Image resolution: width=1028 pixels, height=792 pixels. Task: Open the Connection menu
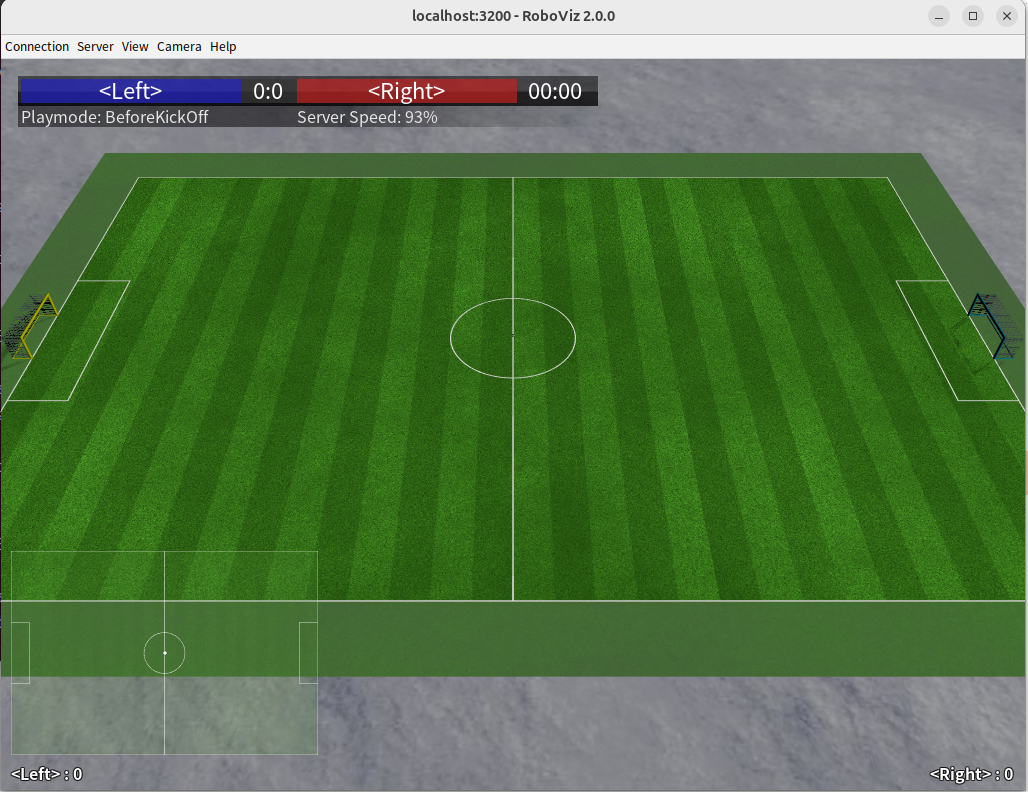tap(37, 46)
